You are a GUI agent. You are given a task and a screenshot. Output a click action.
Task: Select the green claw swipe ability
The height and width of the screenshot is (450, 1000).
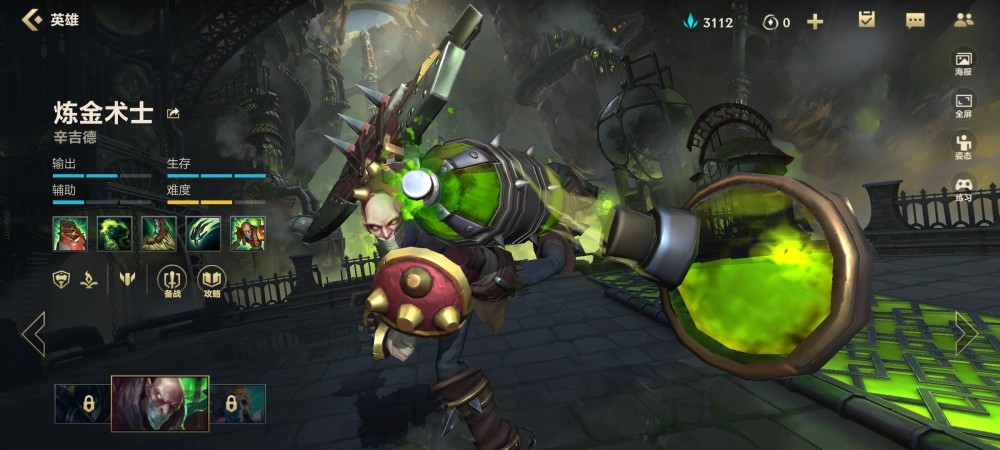pyautogui.click(x=203, y=233)
